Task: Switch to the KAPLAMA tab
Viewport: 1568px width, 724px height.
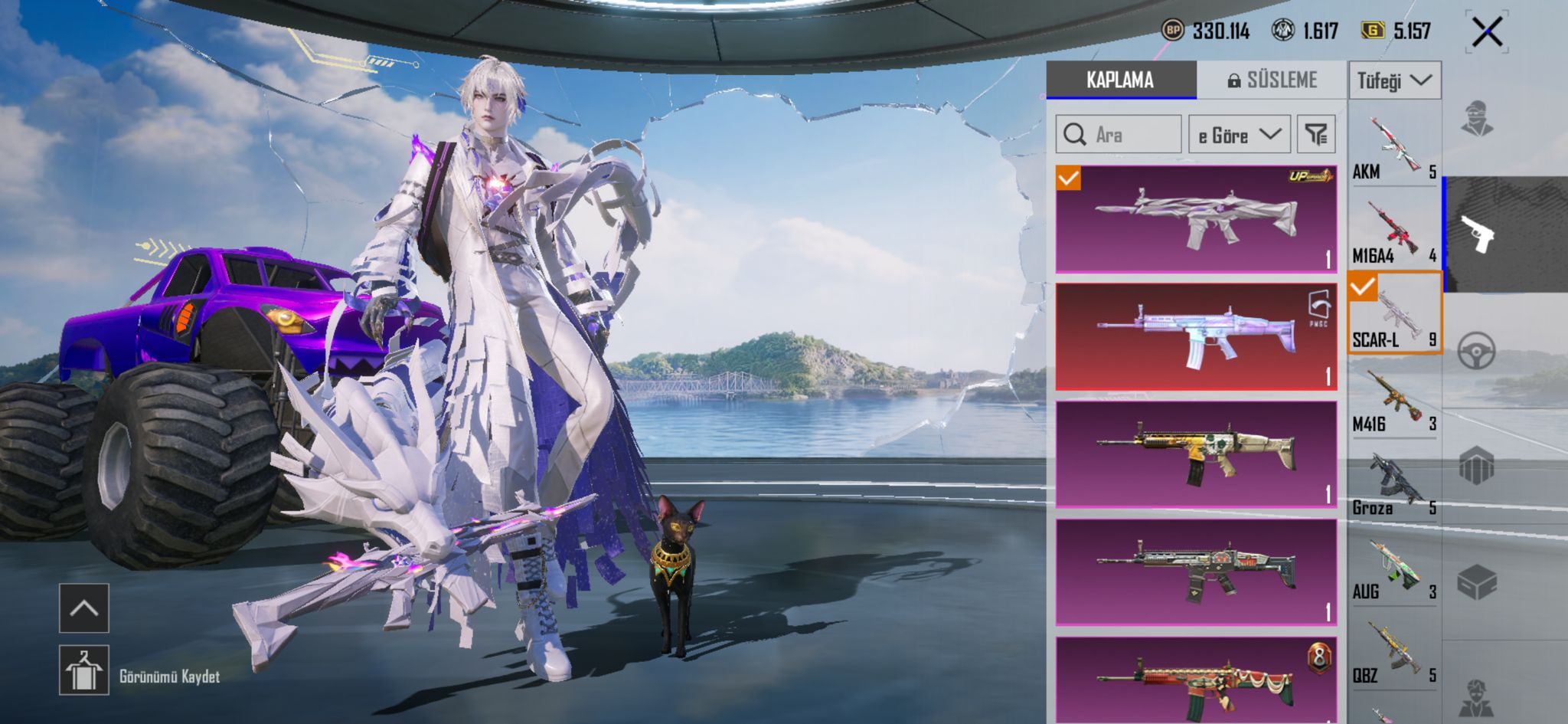Action: (1120, 80)
